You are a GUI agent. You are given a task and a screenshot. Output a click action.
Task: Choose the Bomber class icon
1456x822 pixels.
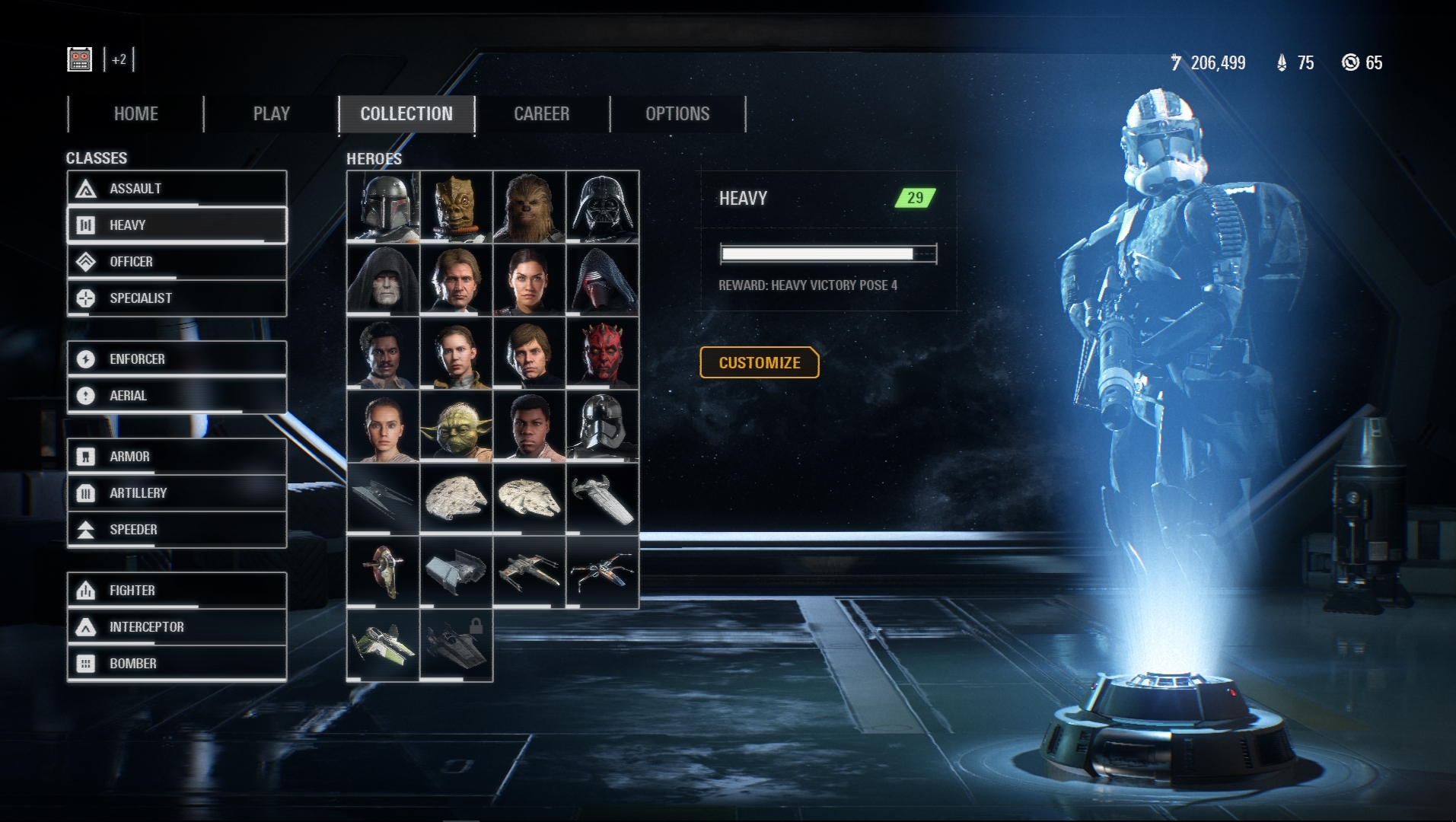[84, 663]
